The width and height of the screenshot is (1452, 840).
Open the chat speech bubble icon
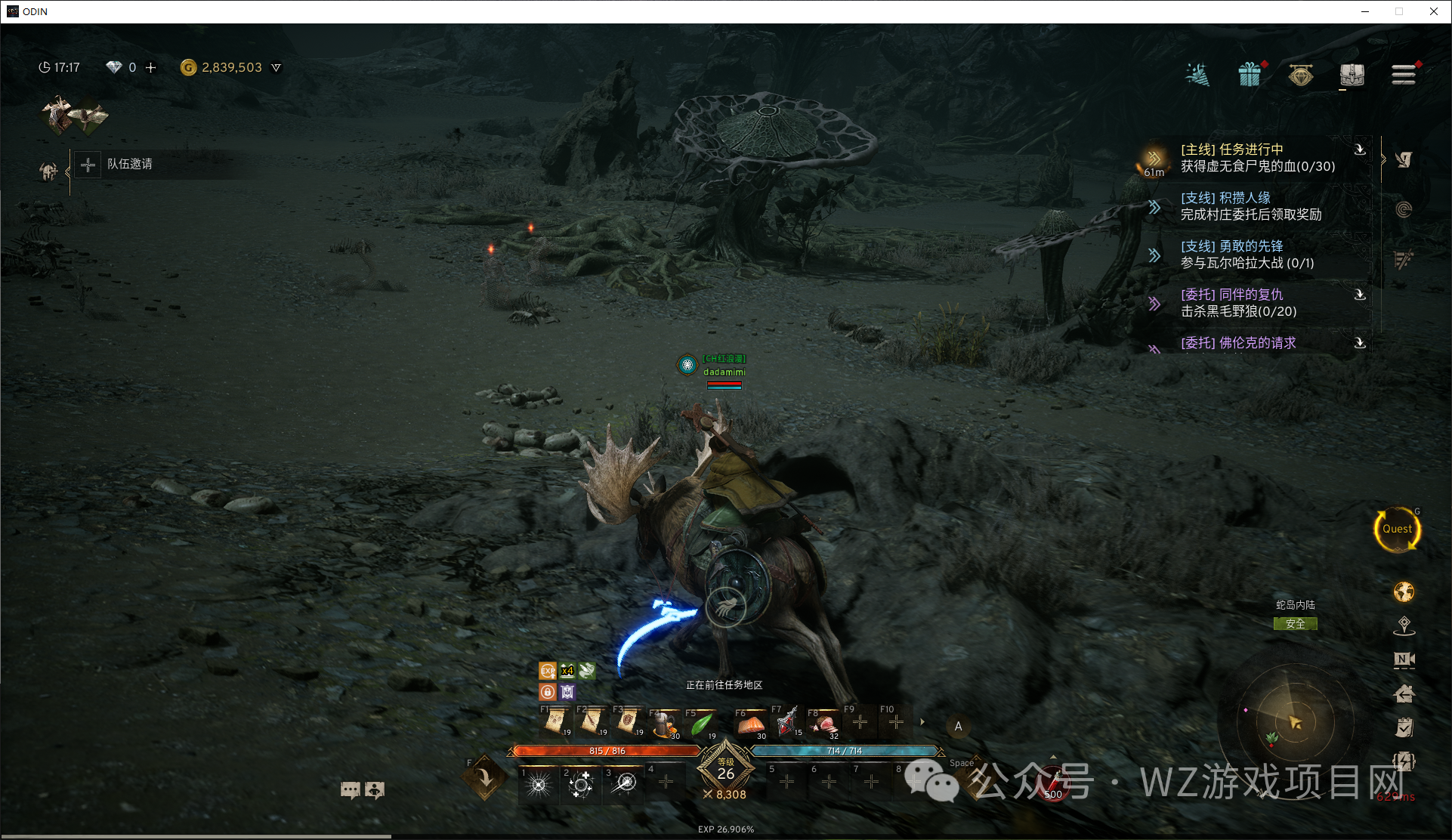[x=350, y=790]
